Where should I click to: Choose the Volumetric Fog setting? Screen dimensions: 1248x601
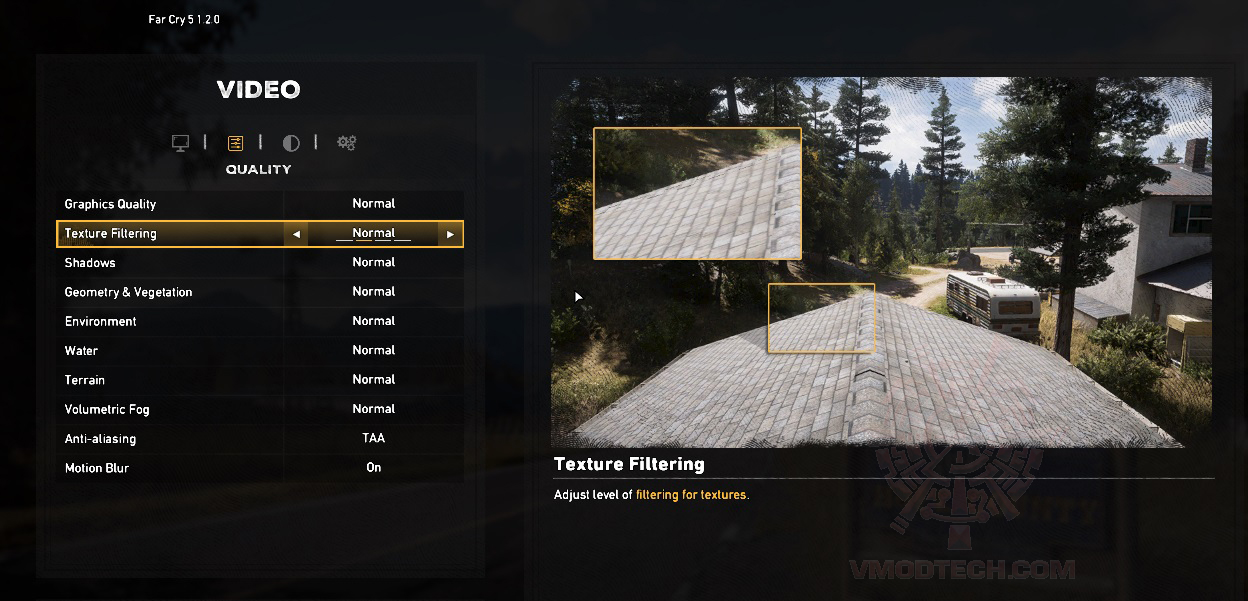(x=260, y=409)
